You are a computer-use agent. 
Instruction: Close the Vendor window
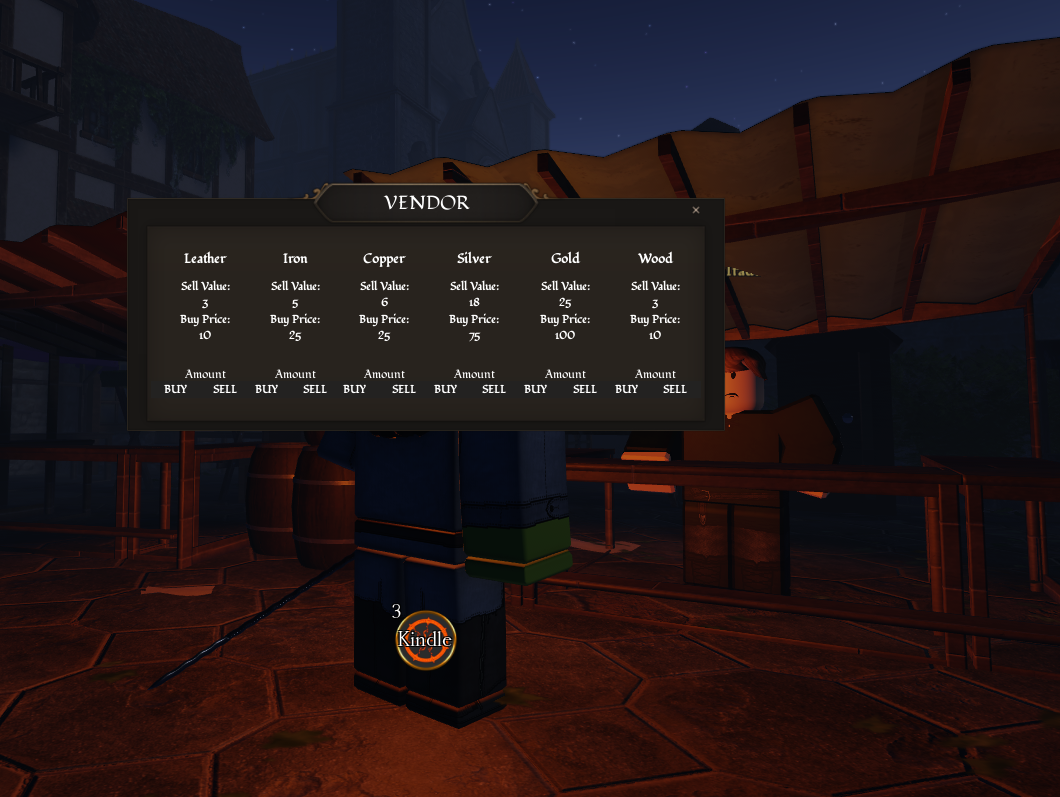click(x=696, y=210)
